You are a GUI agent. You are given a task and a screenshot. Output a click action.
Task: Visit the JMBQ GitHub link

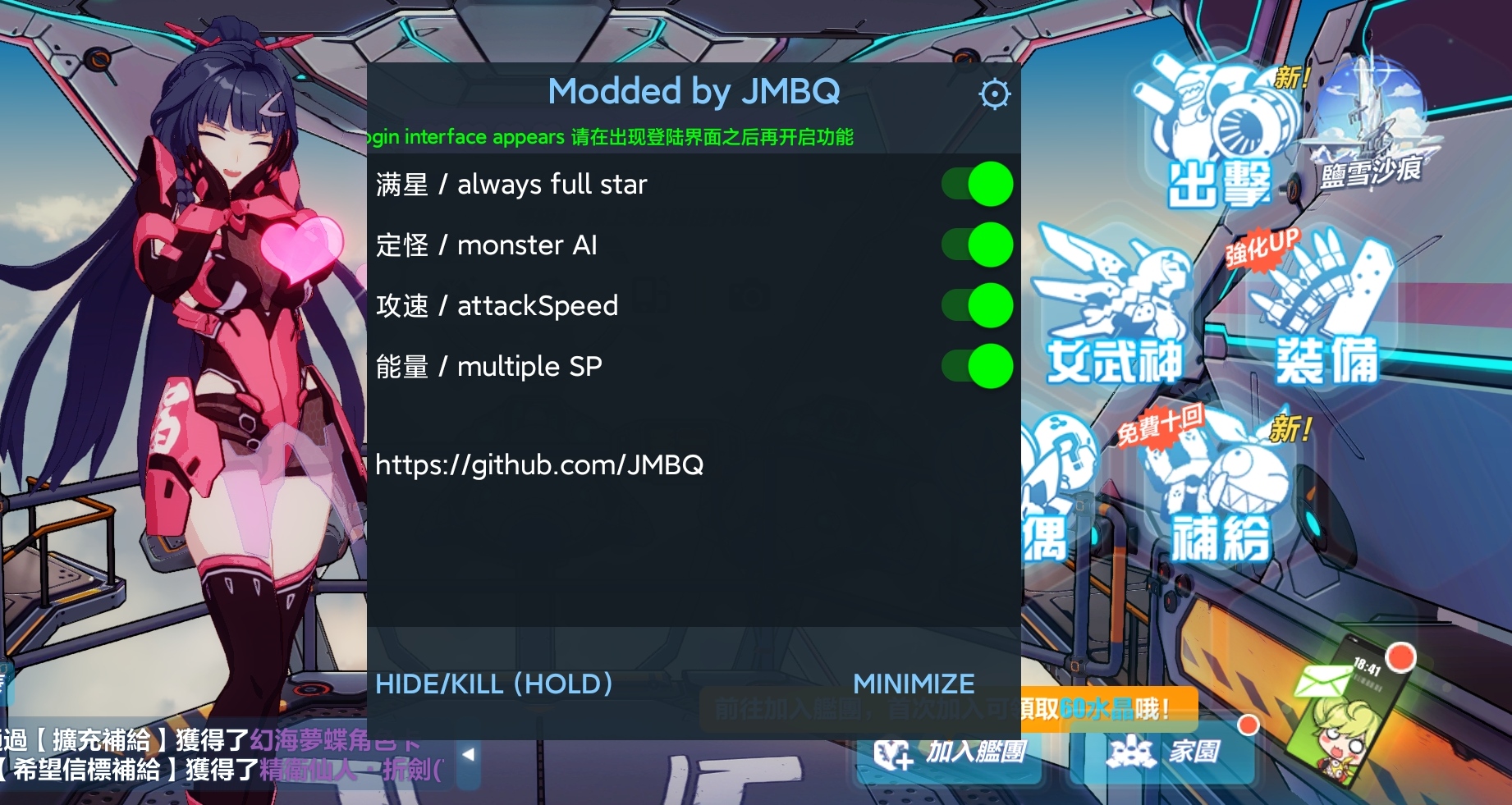tap(540, 464)
